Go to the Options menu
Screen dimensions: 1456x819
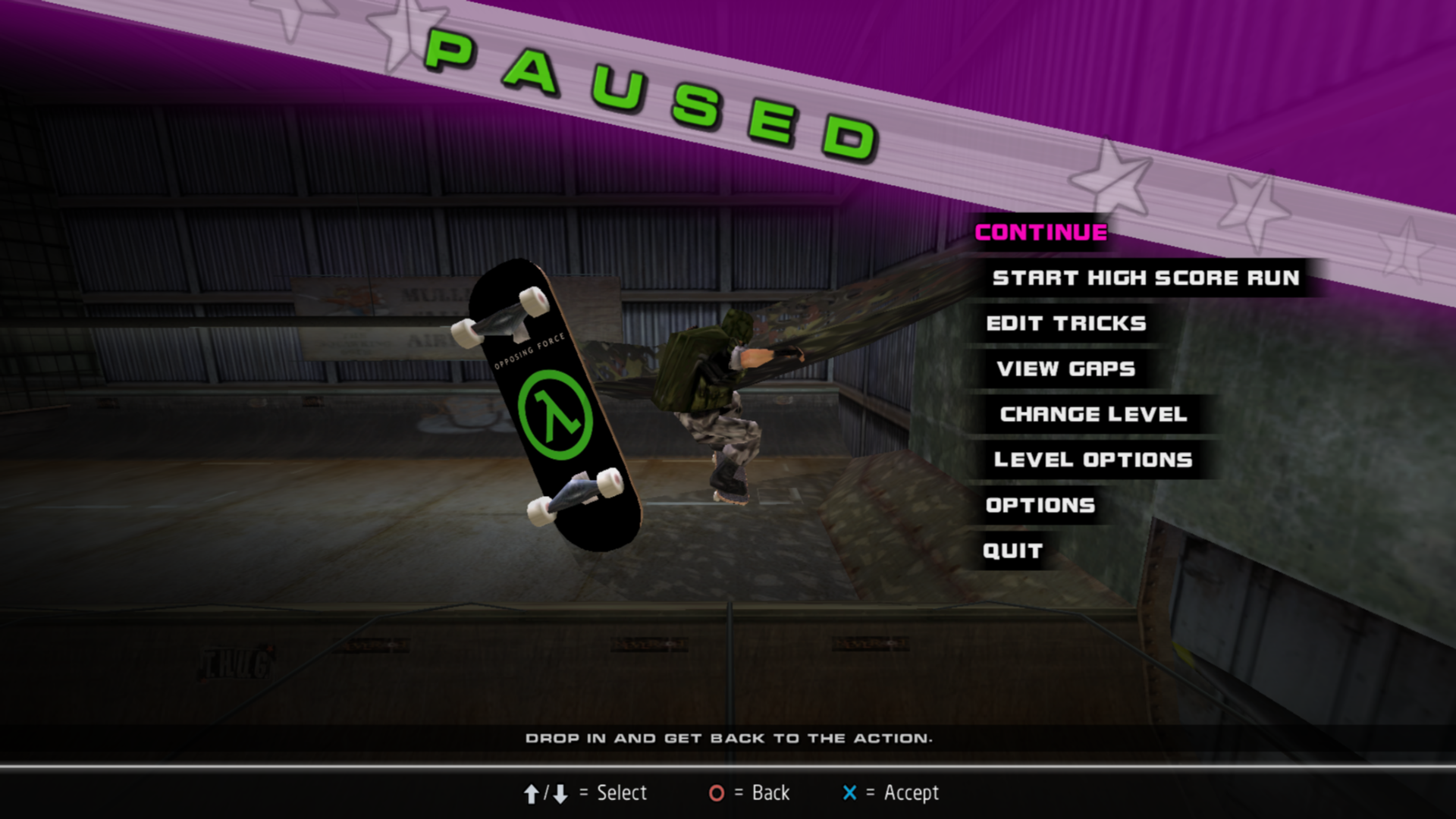pyautogui.click(x=1040, y=506)
